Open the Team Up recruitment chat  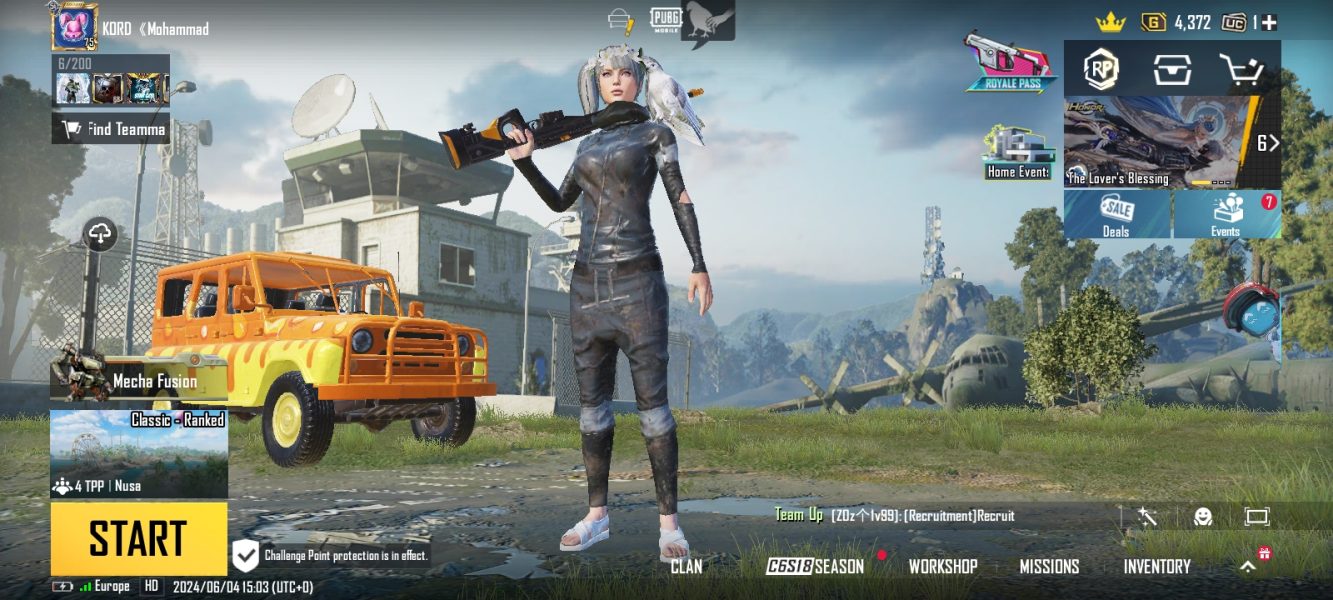pos(894,516)
